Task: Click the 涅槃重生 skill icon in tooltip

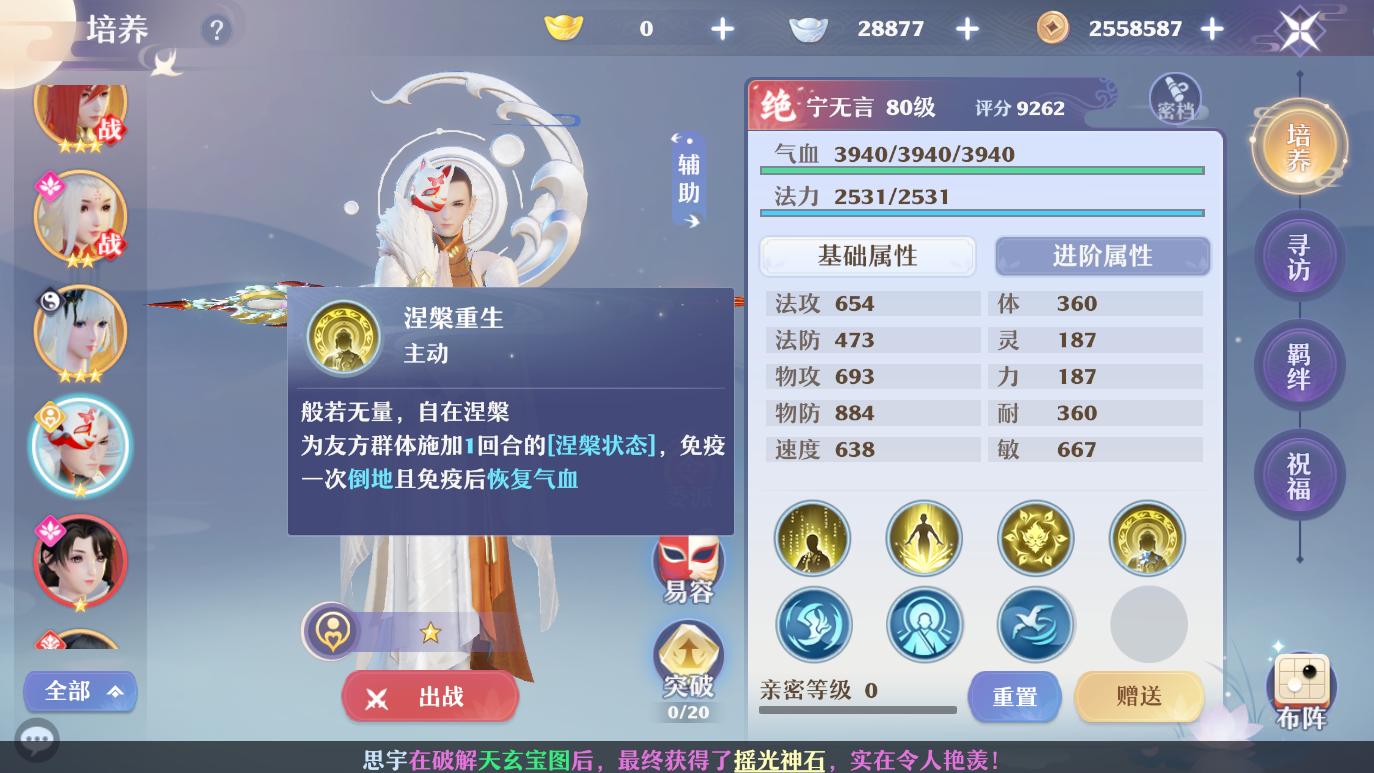Action: (343, 338)
